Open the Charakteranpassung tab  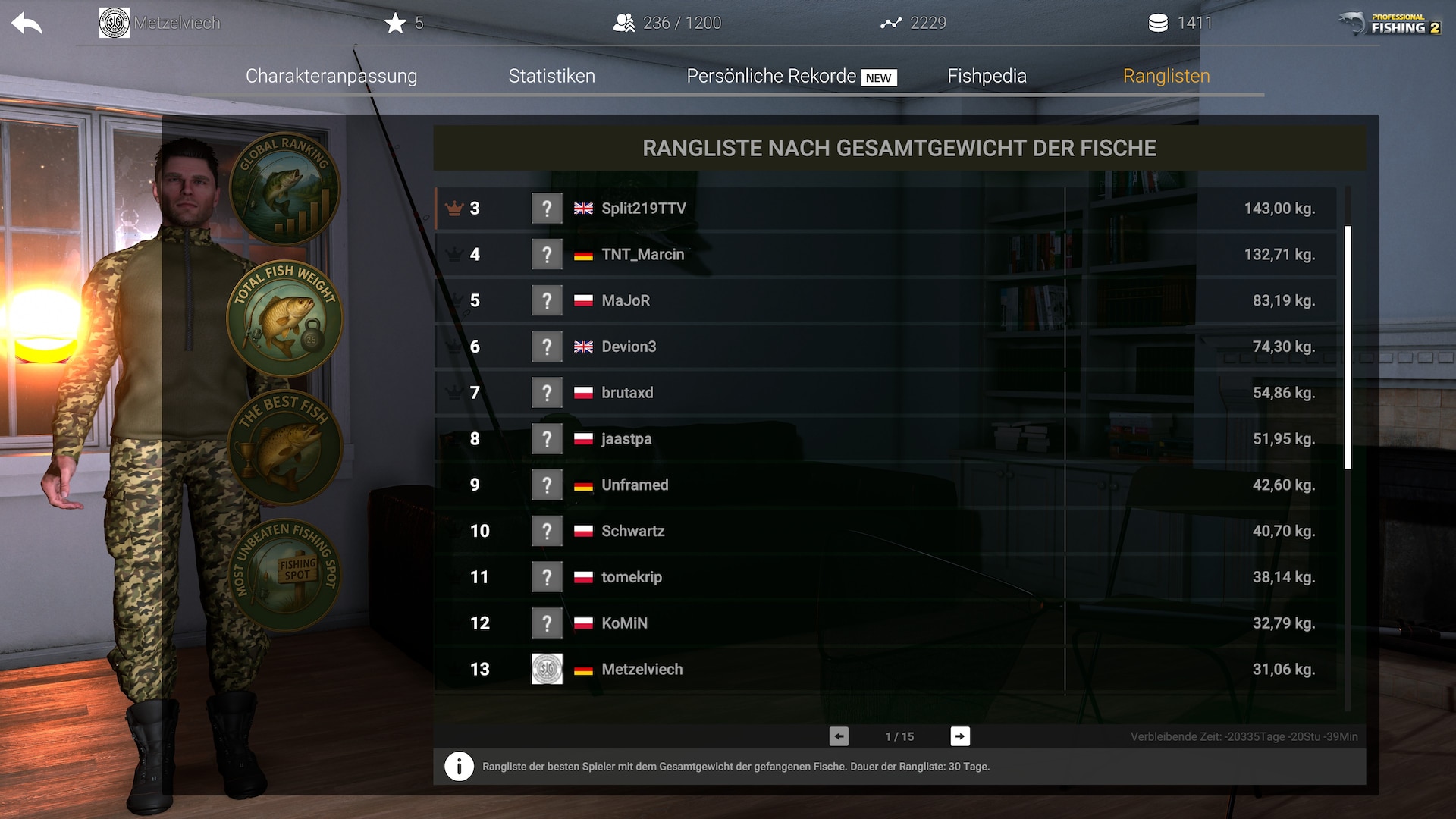coord(331,76)
